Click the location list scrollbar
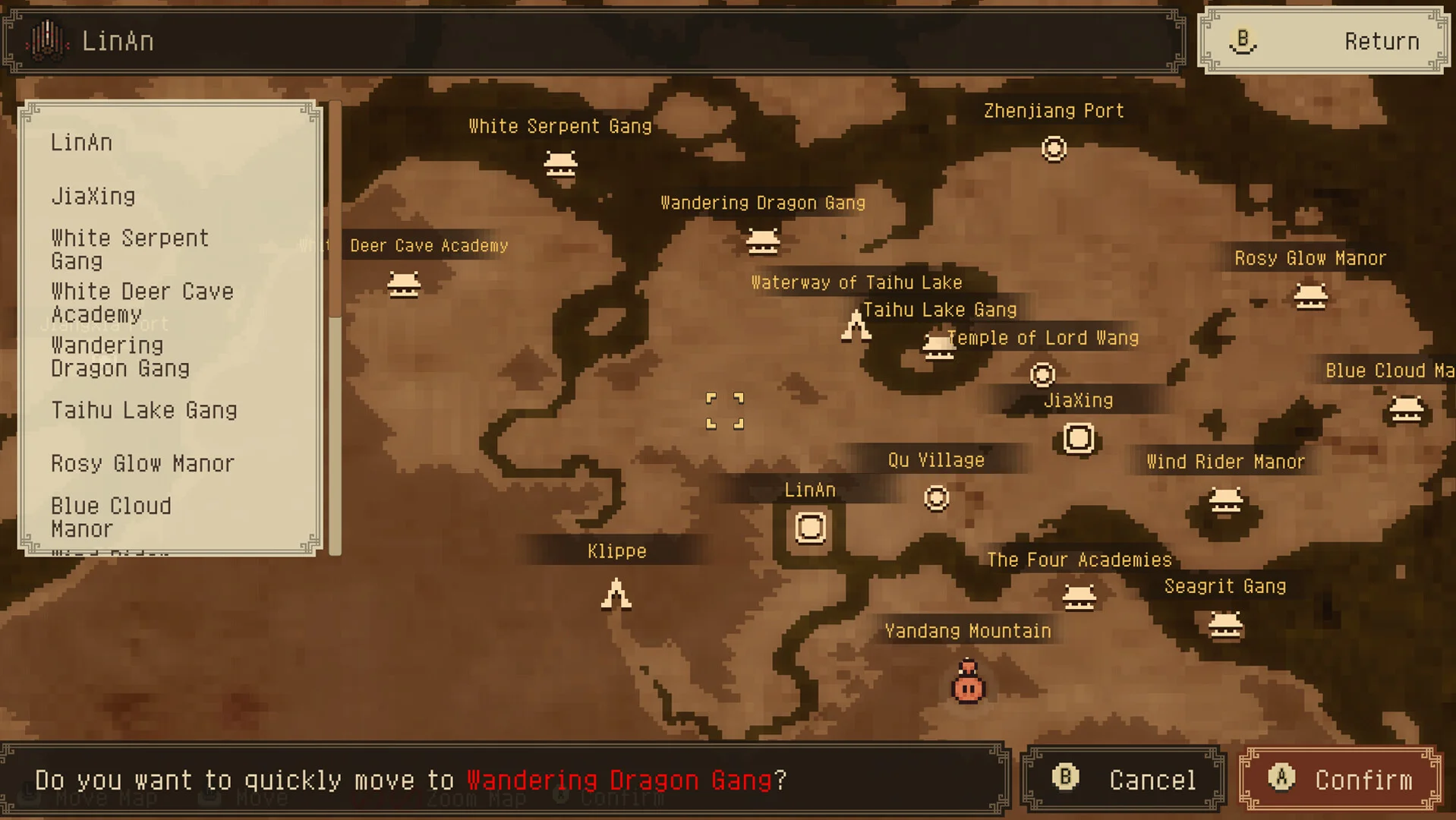 coord(335,326)
